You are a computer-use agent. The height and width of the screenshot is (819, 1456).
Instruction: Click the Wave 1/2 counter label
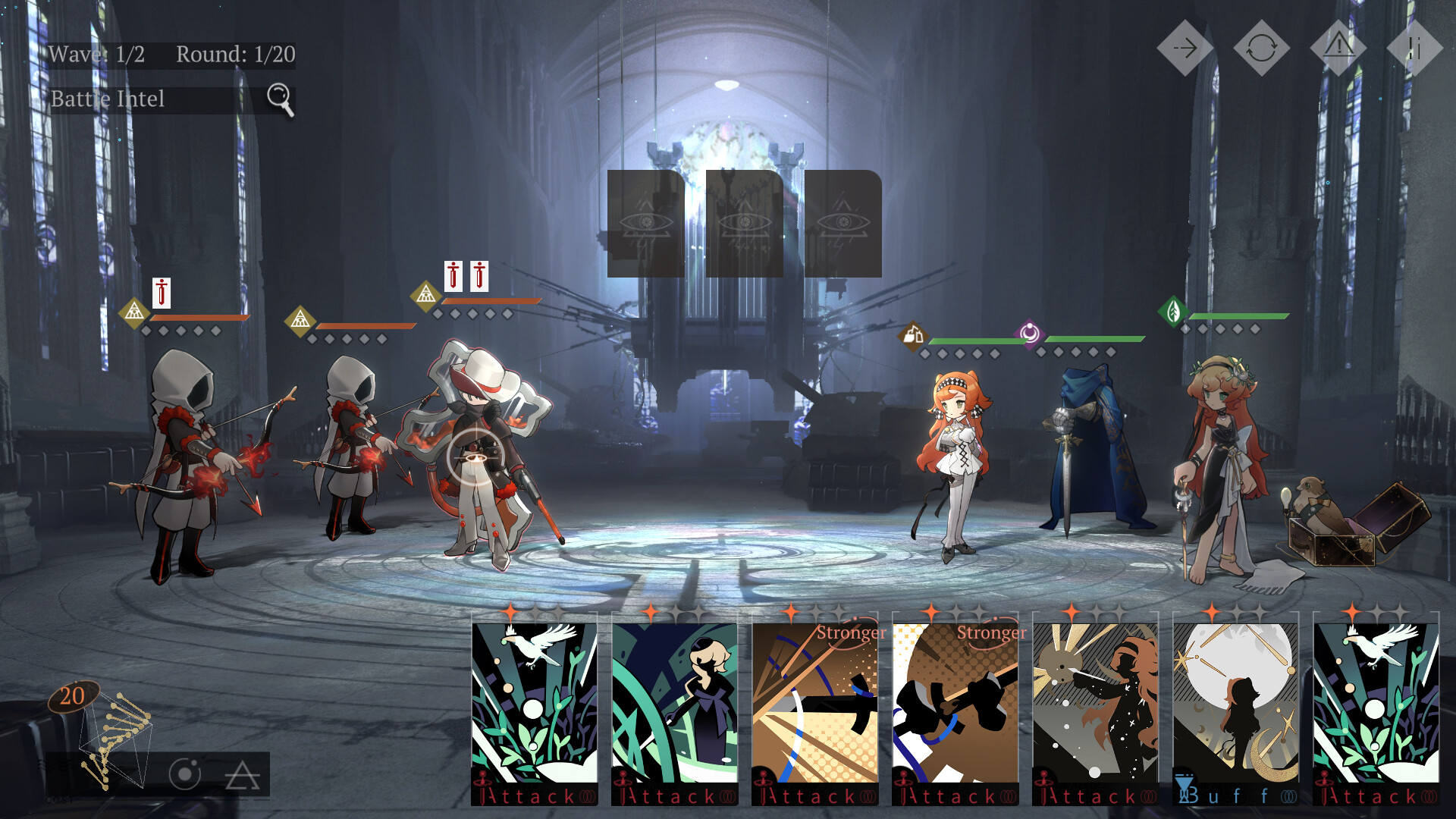[97, 55]
